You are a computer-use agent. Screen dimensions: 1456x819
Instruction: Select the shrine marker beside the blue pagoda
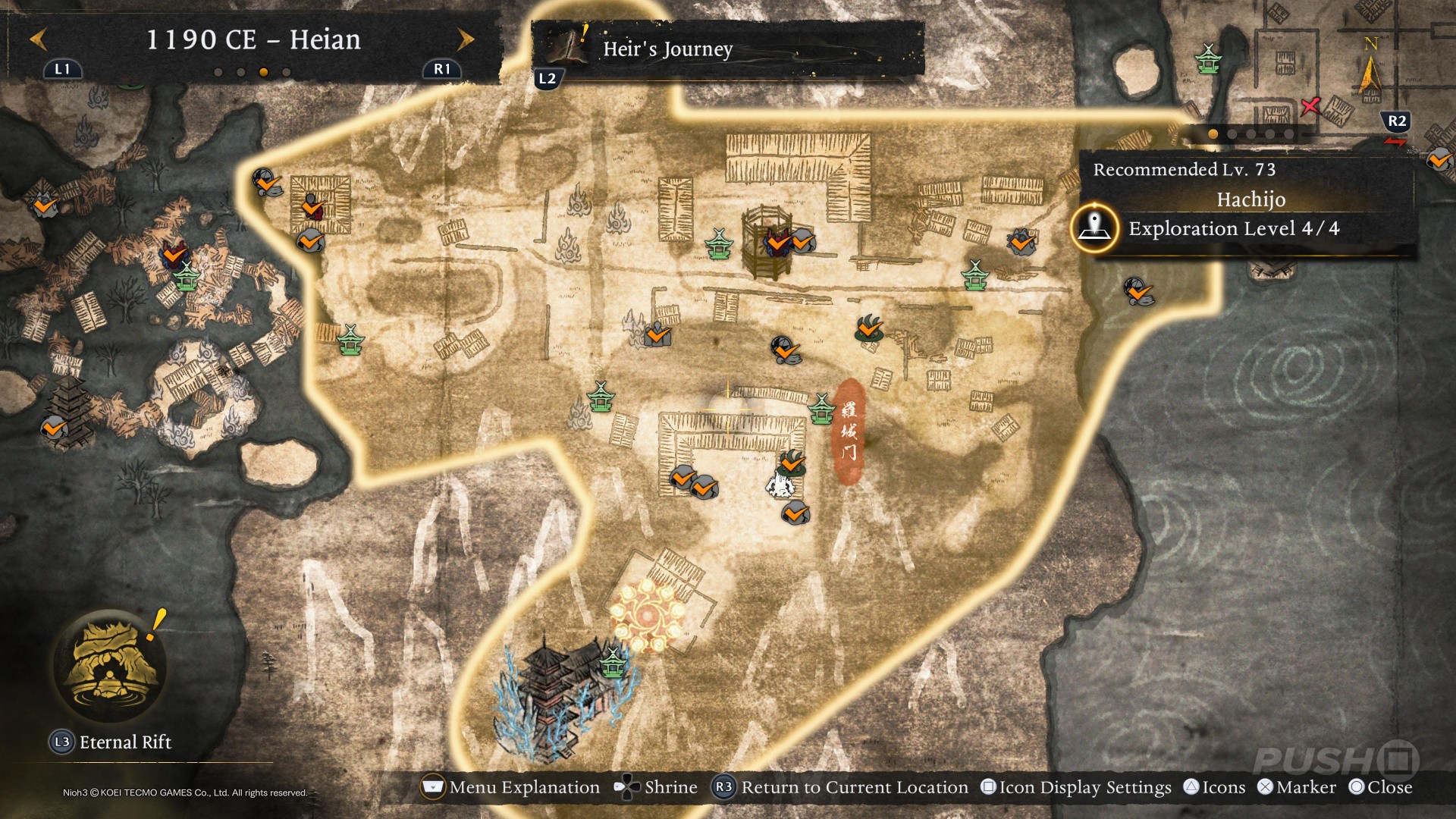tap(612, 662)
